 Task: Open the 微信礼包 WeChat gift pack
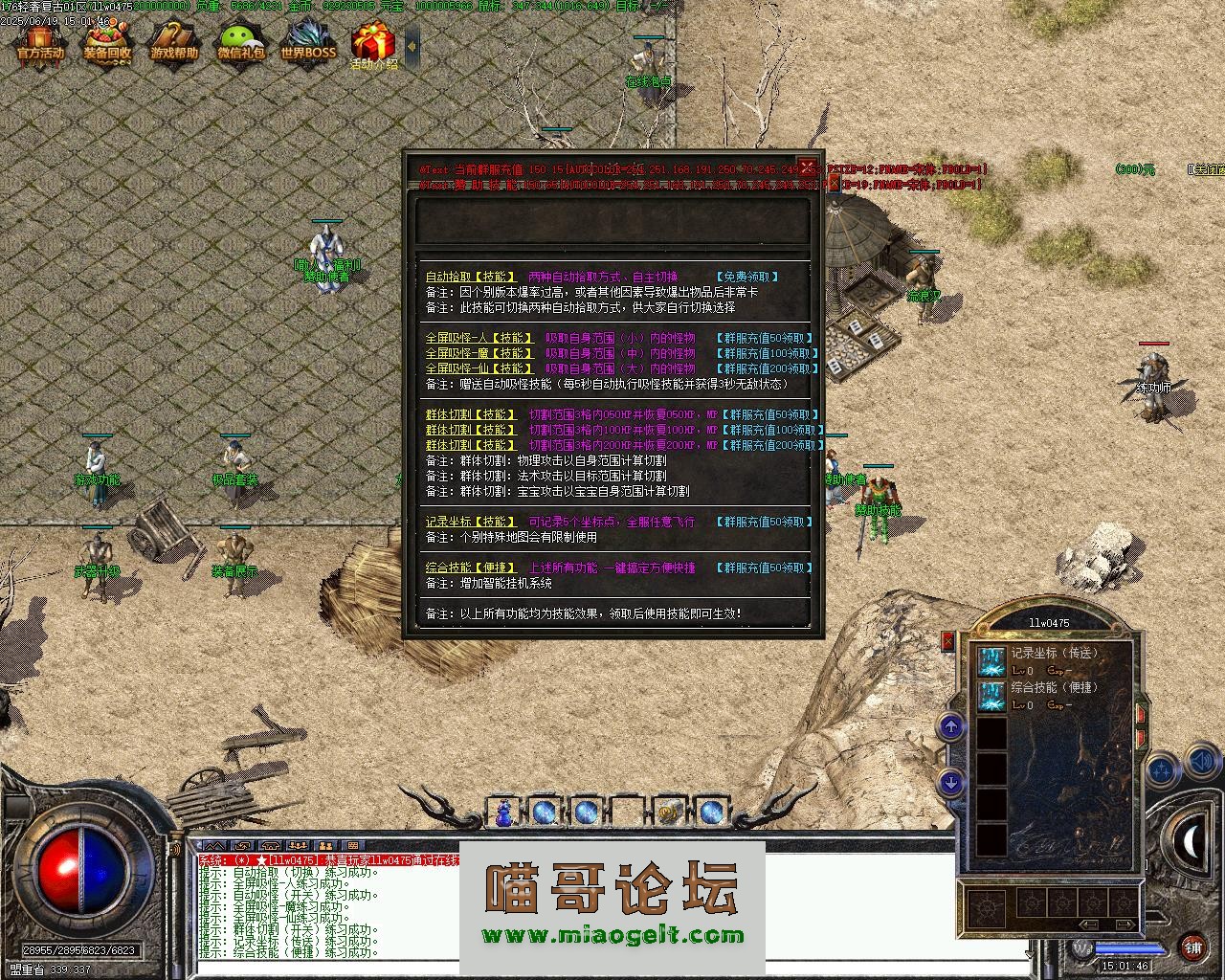point(240,44)
